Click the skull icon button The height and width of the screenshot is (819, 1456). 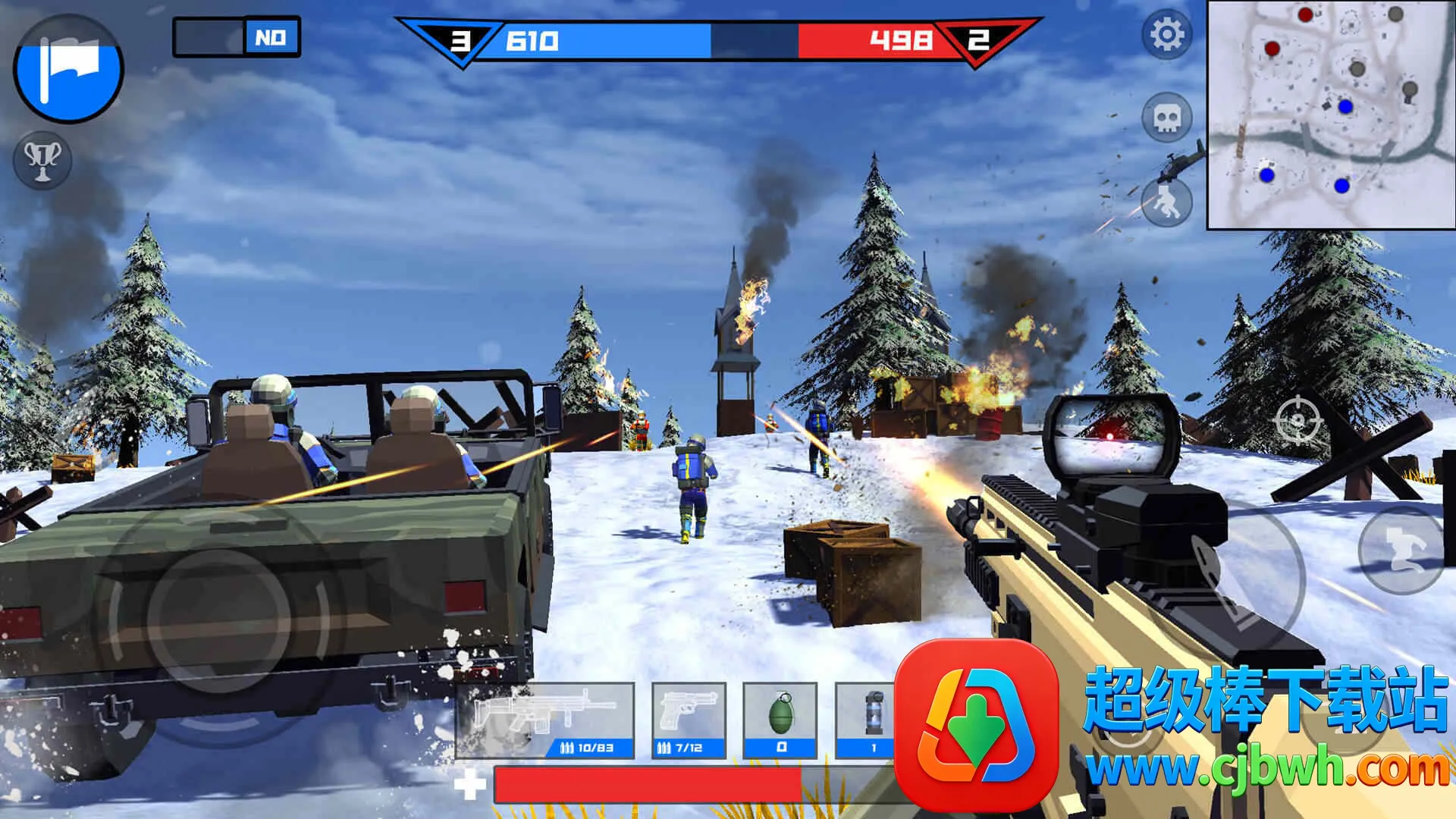click(1166, 118)
